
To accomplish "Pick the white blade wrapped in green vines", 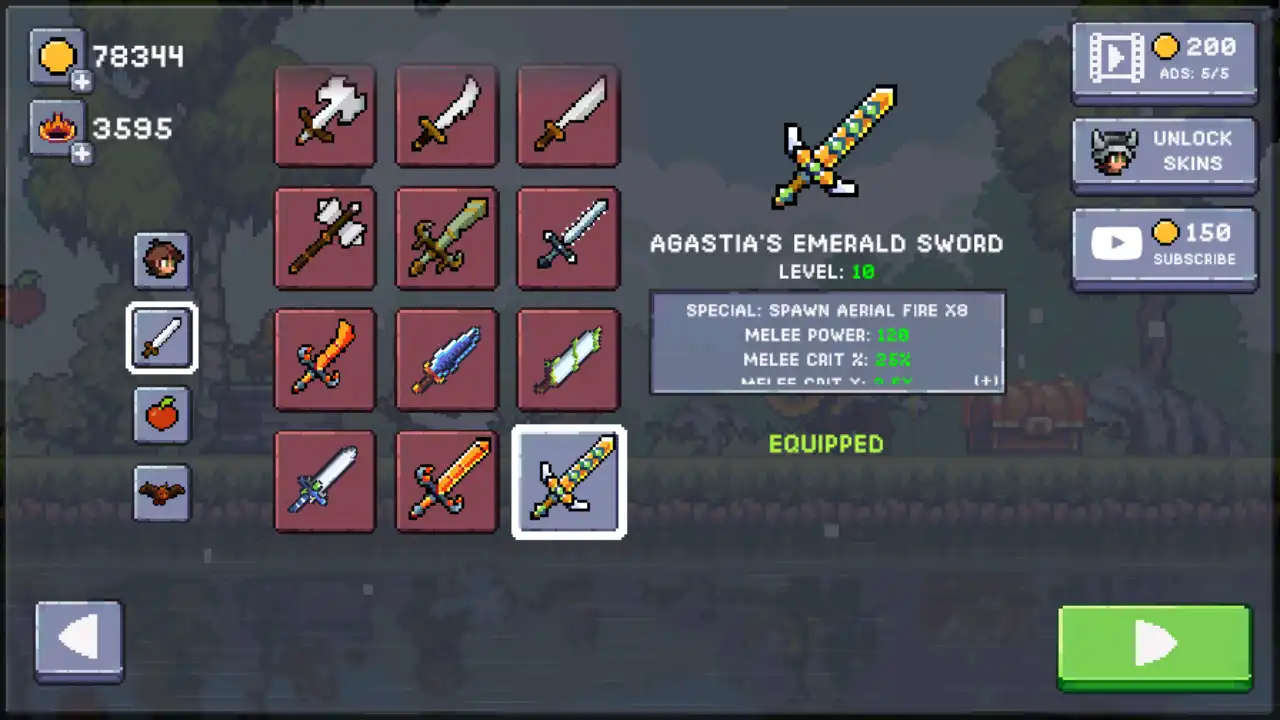I will coord(568,359).
